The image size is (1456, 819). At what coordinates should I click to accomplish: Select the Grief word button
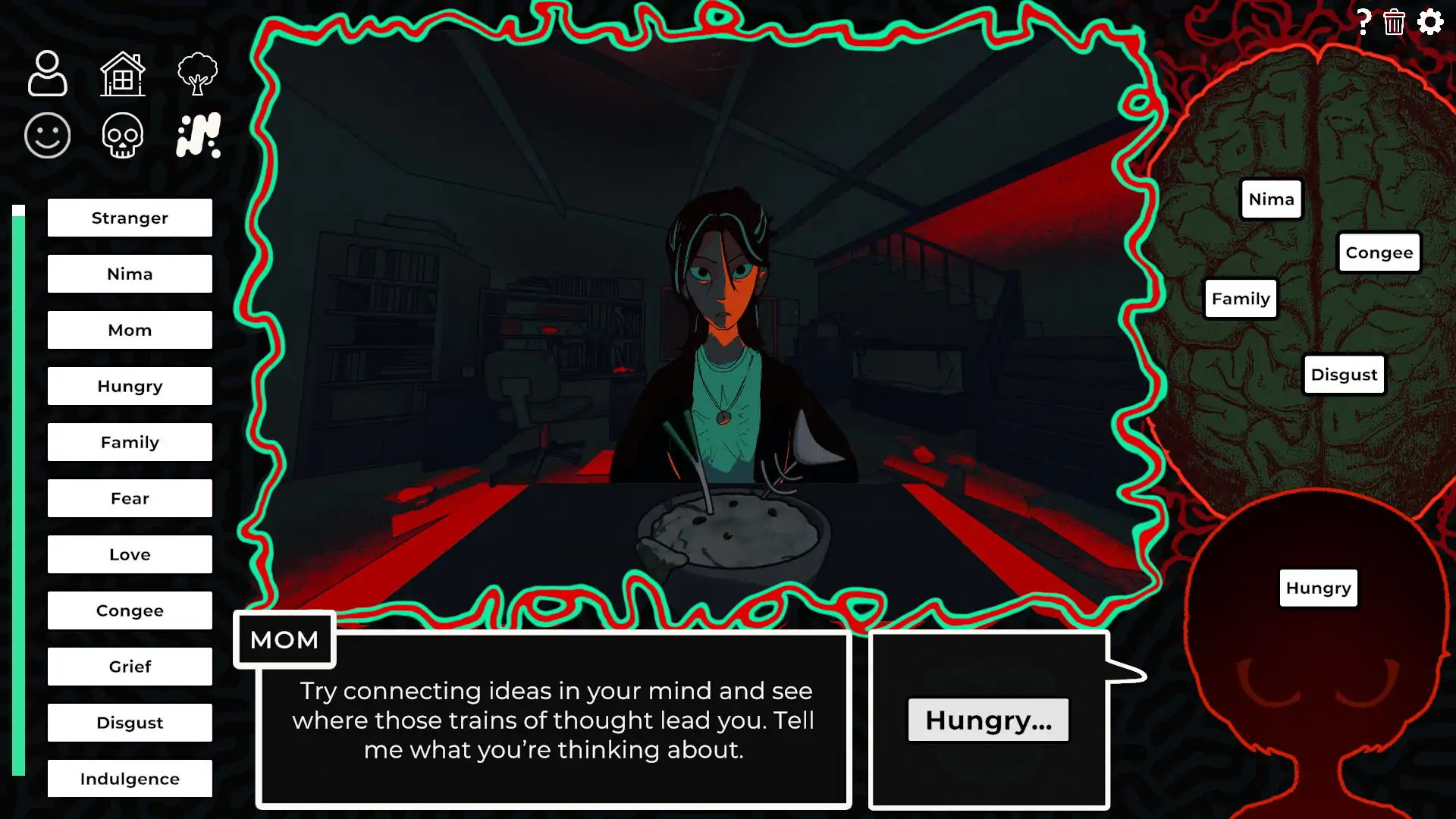click(x=130, y=667)
